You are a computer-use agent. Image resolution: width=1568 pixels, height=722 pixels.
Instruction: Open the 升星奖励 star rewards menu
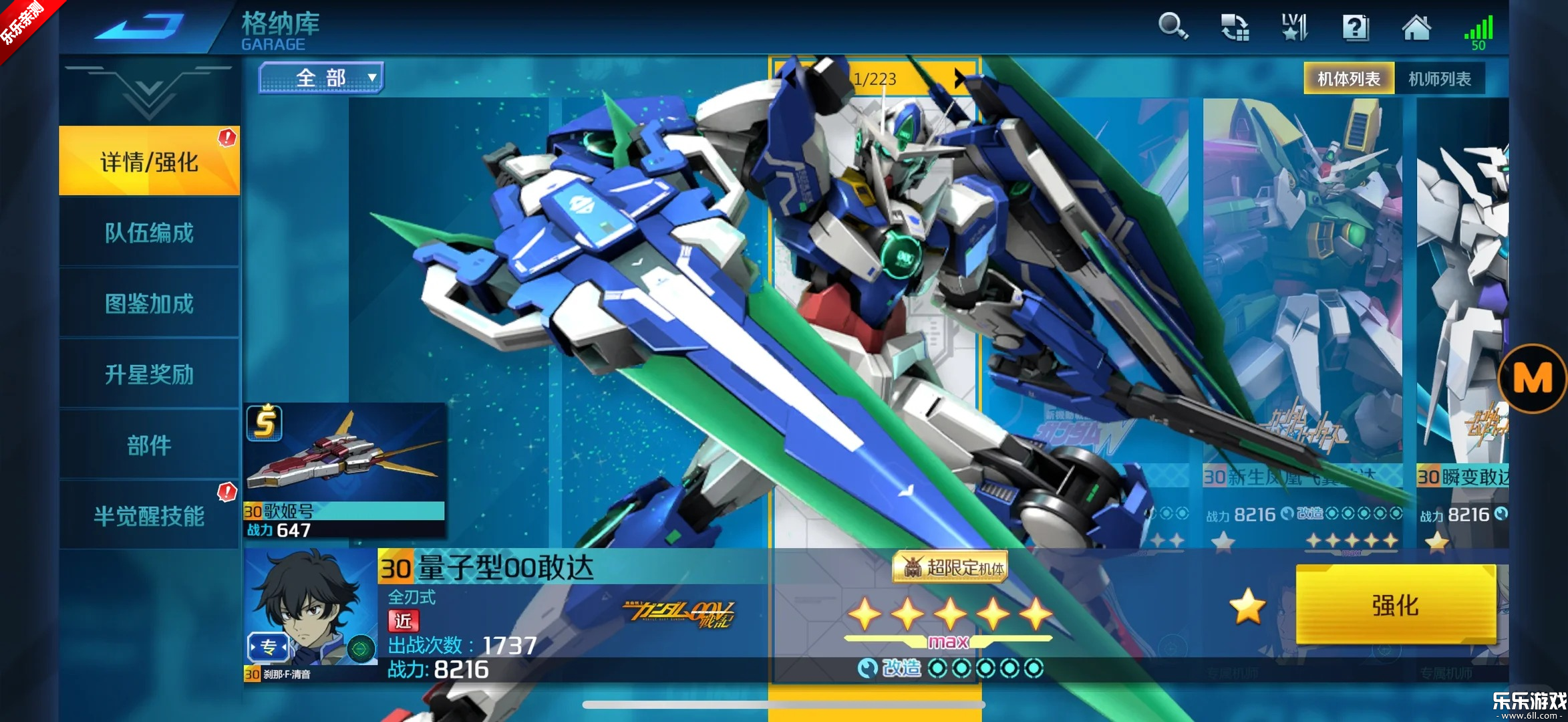pyautogui.click(x=149, y=374)
